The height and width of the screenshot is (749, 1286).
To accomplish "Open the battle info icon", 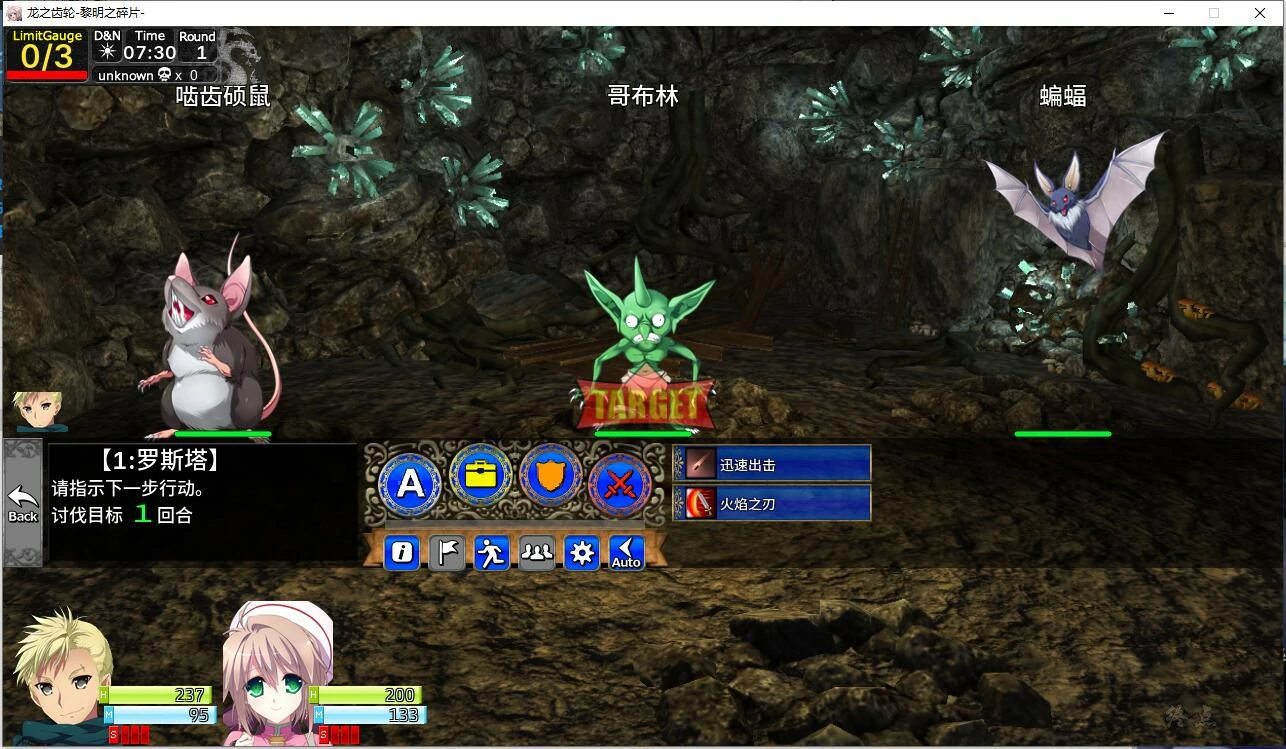I will (x=401, y=552).
